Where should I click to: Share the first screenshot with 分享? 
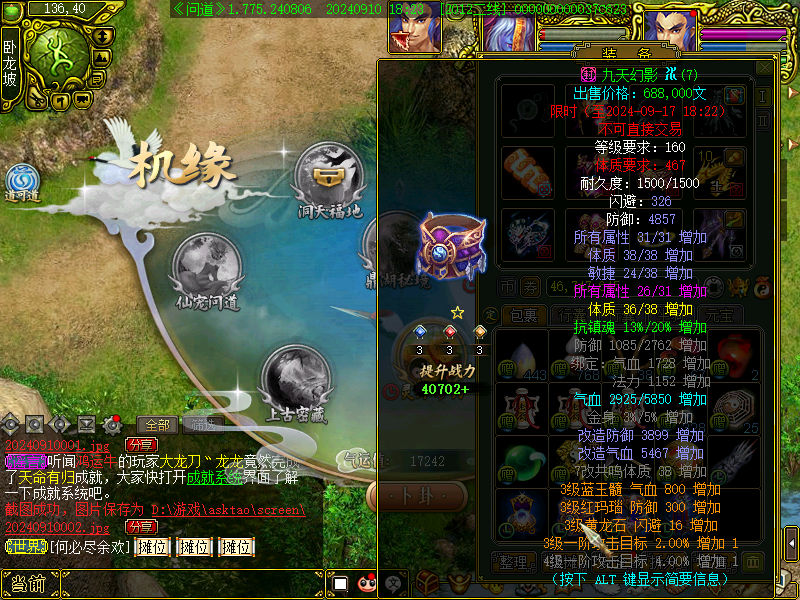coord(140,444)
